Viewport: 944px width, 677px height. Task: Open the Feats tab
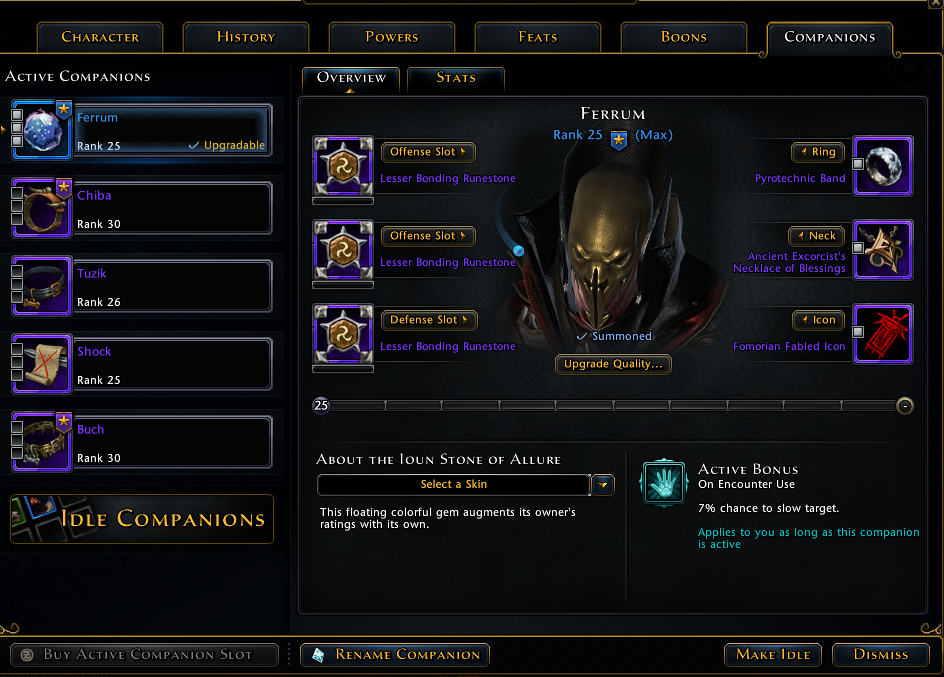(x=538, y=37)
